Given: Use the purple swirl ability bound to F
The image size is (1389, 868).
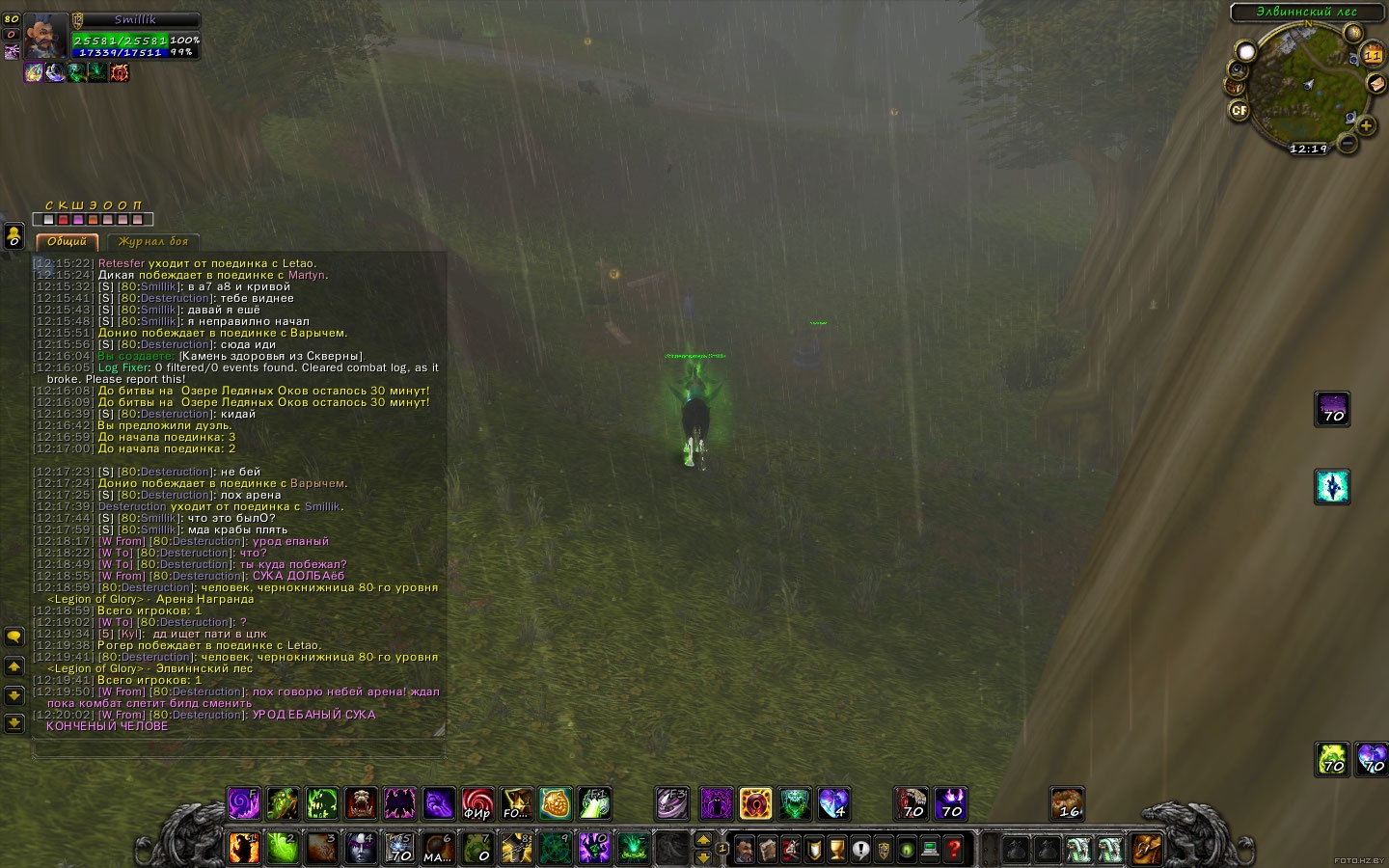Looking at the screenshot, I should (244, 803).
